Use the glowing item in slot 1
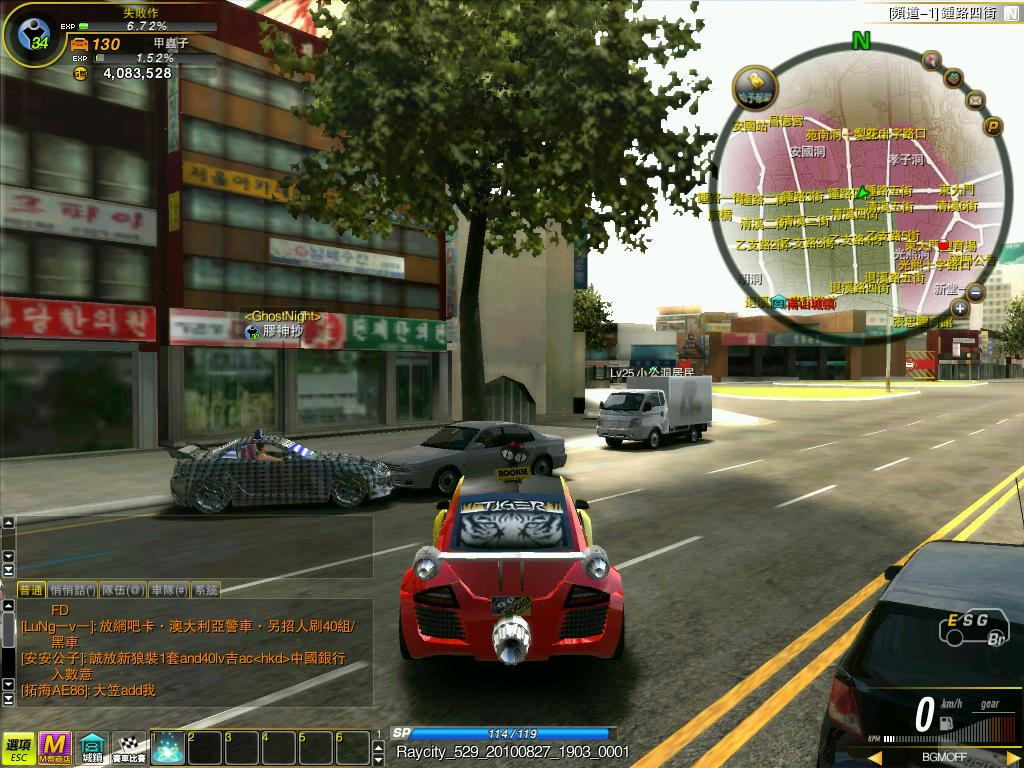 (167, 747)
